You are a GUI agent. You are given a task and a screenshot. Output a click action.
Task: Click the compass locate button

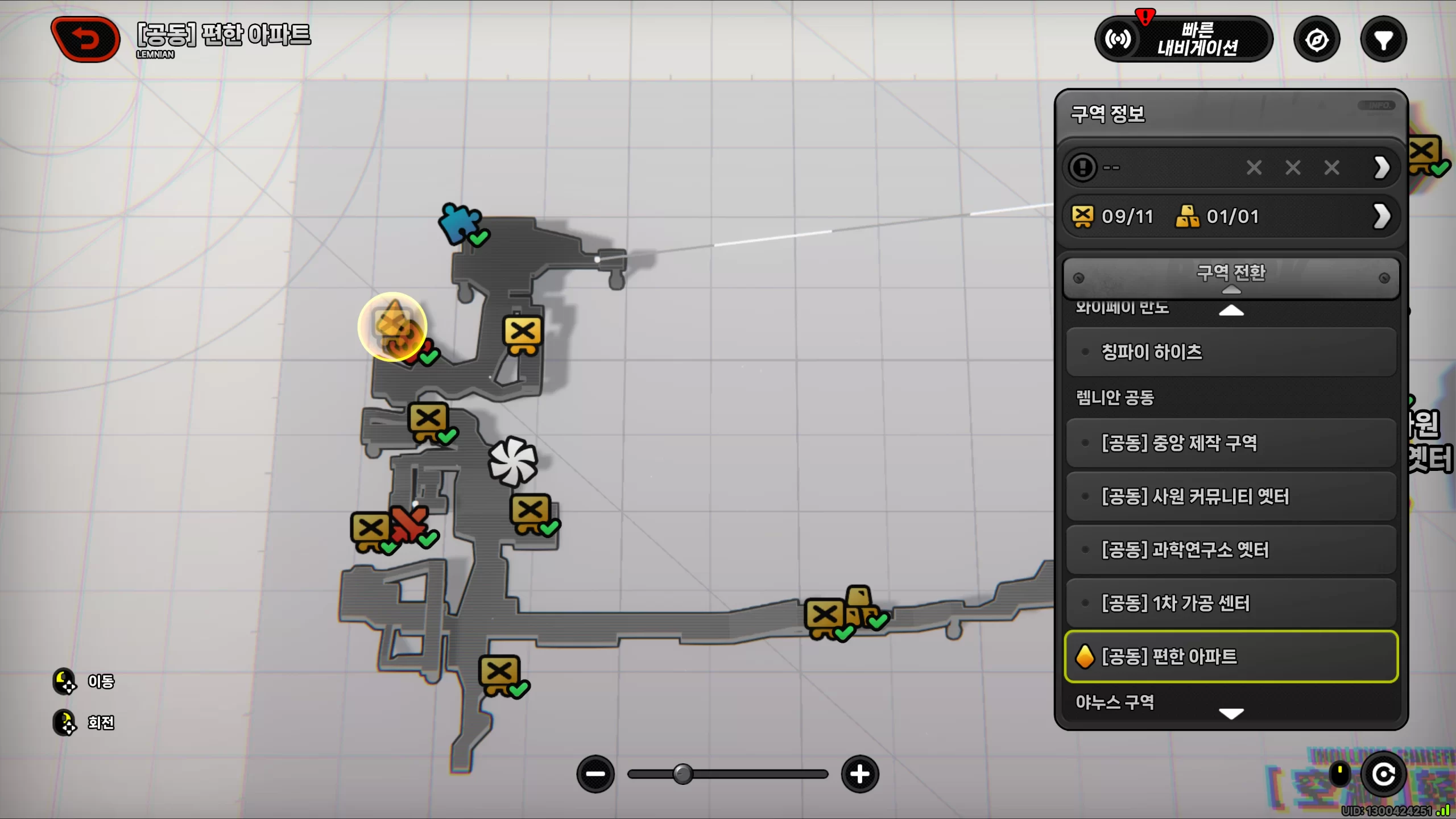click(1317, 40)
